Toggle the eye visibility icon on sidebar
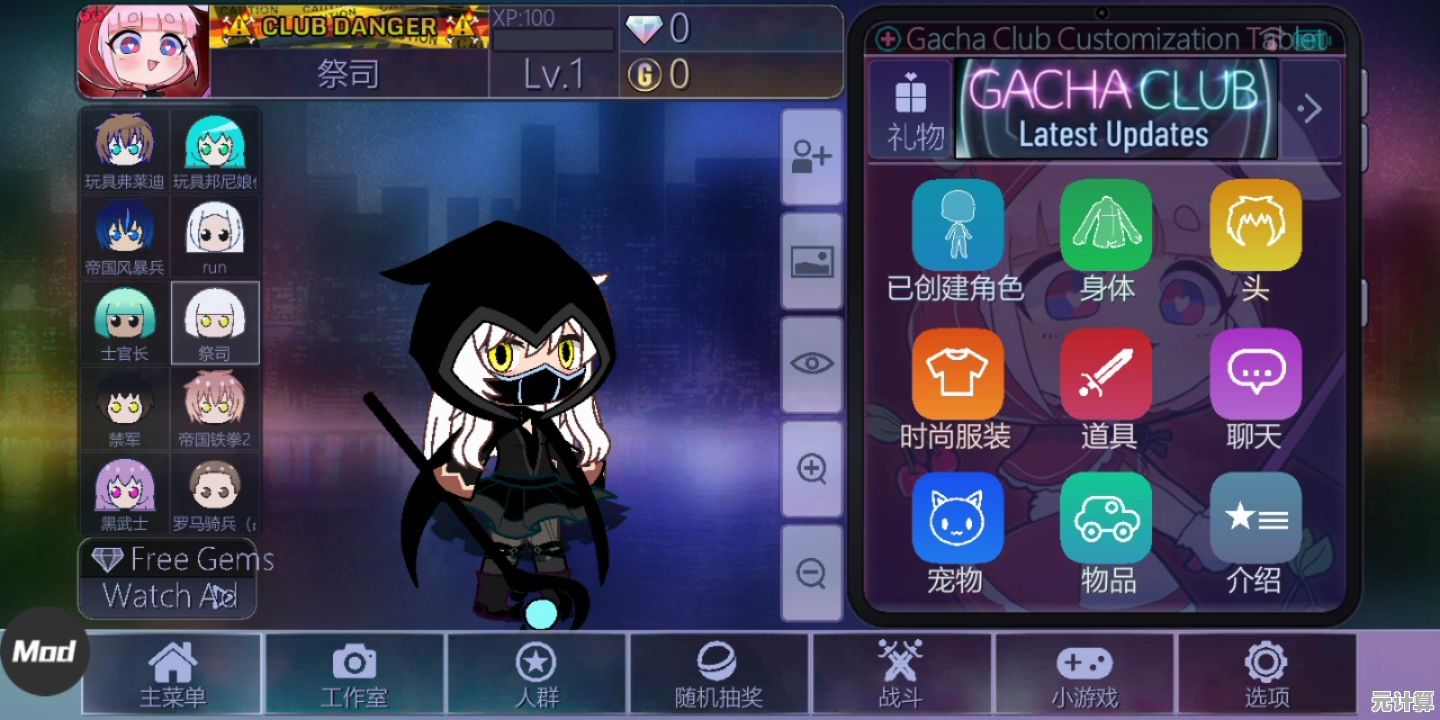The width and height of the screenshot is (1440, 720). 811,362
